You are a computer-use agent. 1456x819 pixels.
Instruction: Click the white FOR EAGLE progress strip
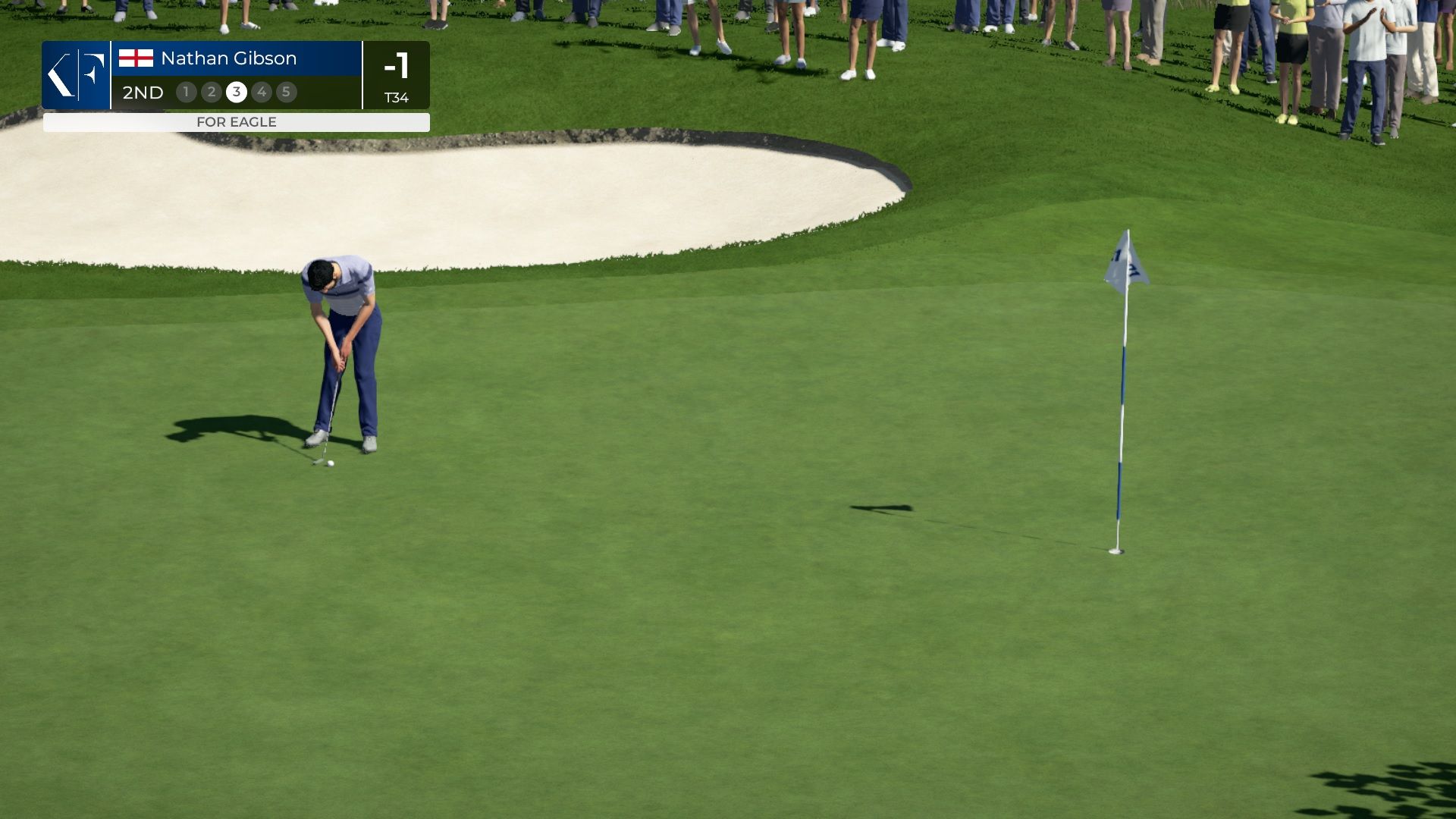236,121
